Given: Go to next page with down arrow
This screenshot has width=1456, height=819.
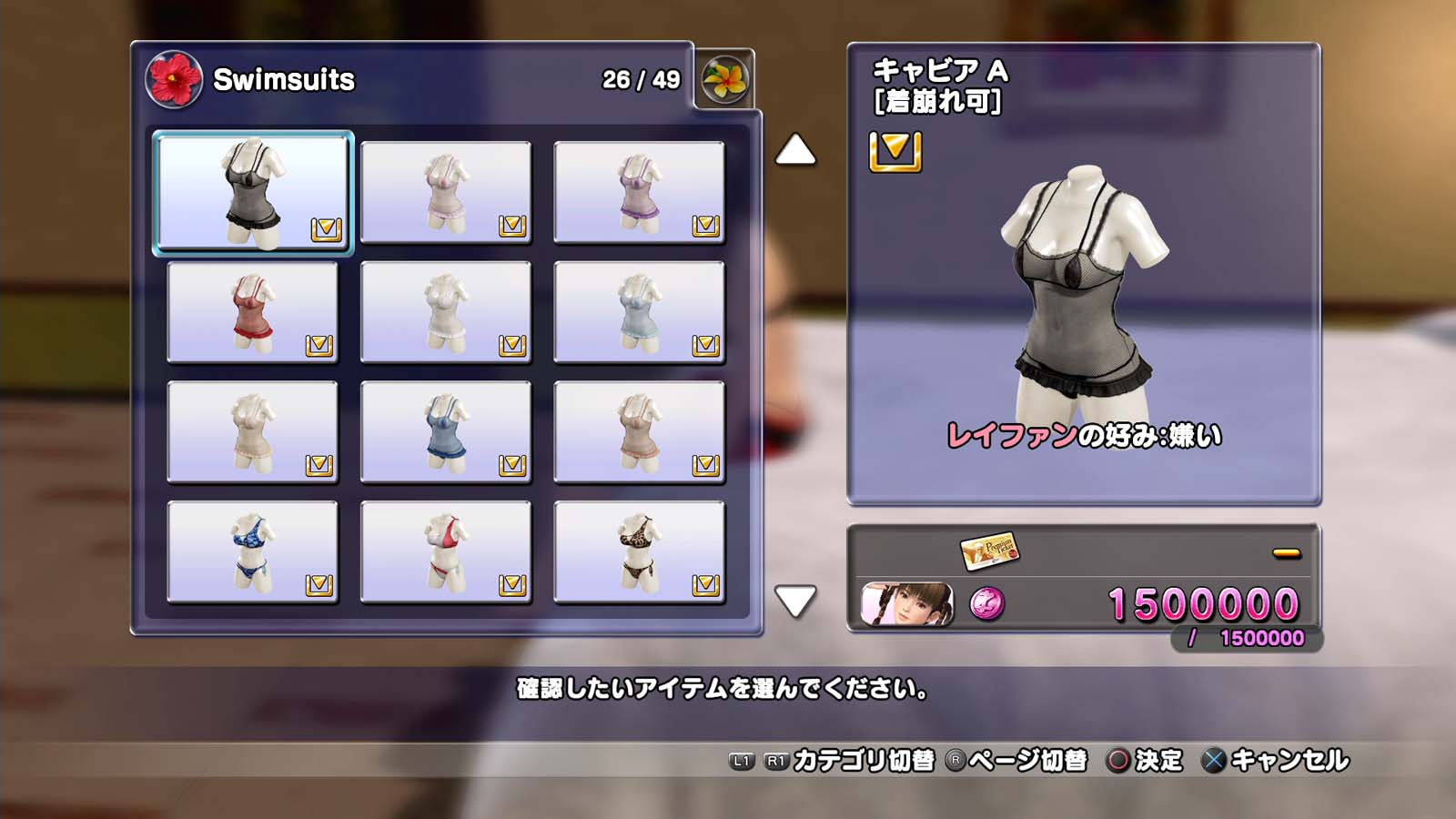Looking at the screenshot, I should click(x=795, y=601).
